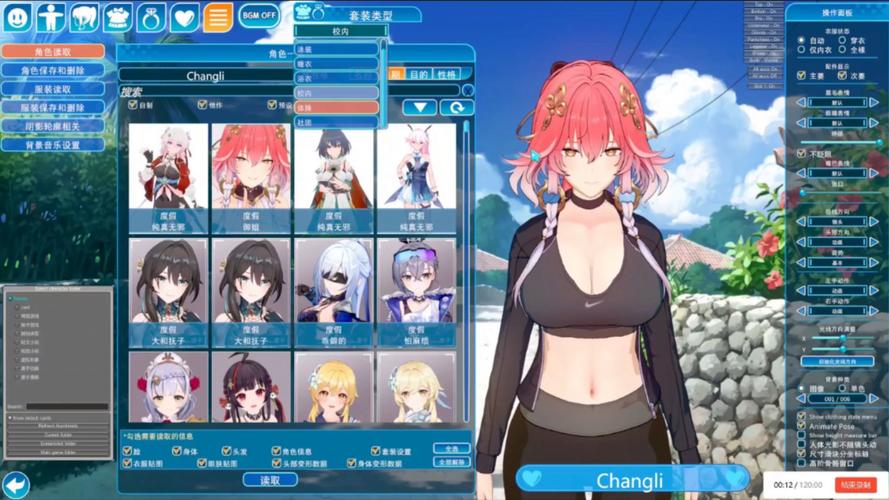The height and width of the screenshot is (500, 889).
Task: Toggle the Animate Pose checkbox
Action: tap(801, 426)
